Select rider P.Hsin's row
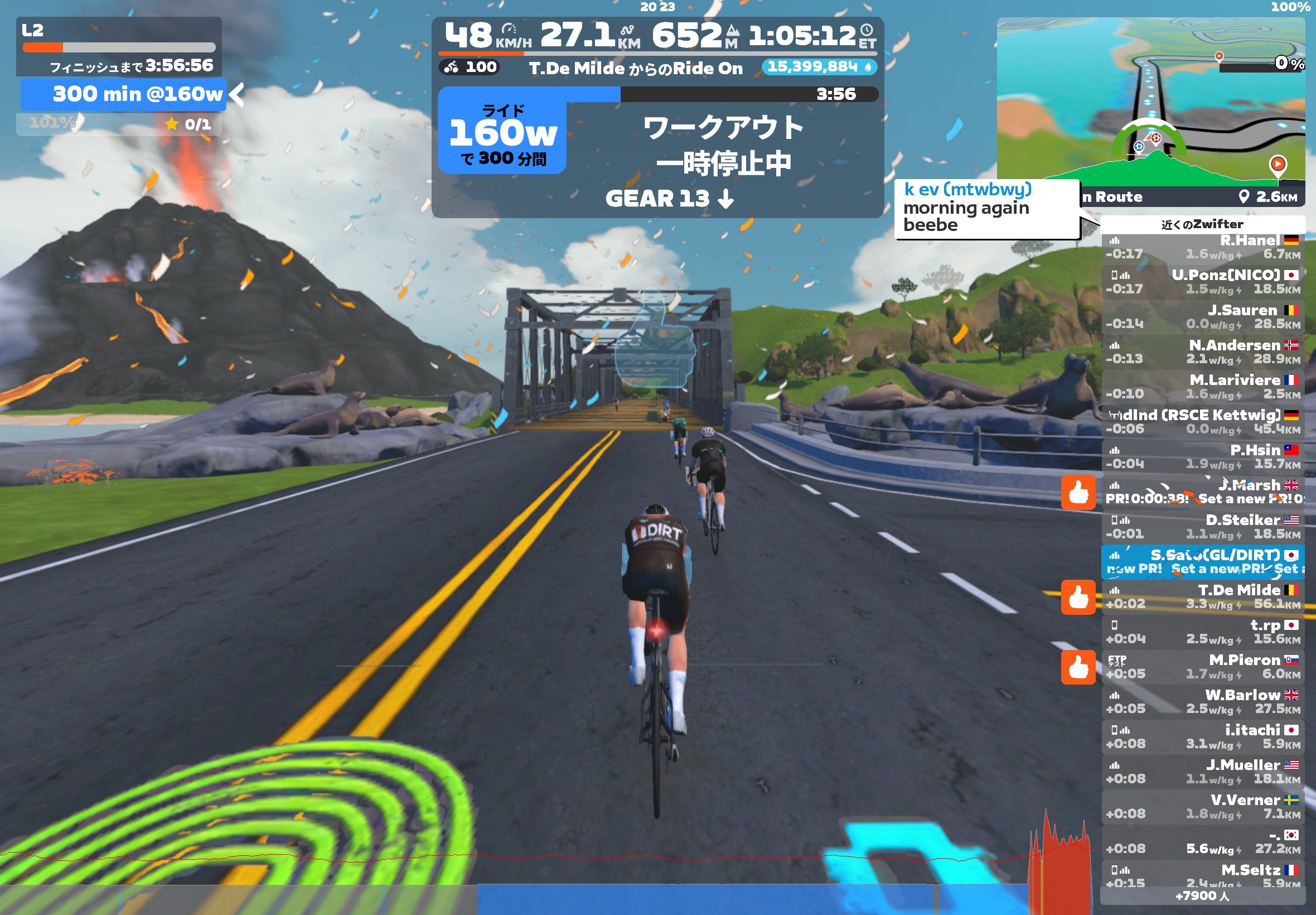This screenshot has height=915, width=1316. (x=1202, y=458)
